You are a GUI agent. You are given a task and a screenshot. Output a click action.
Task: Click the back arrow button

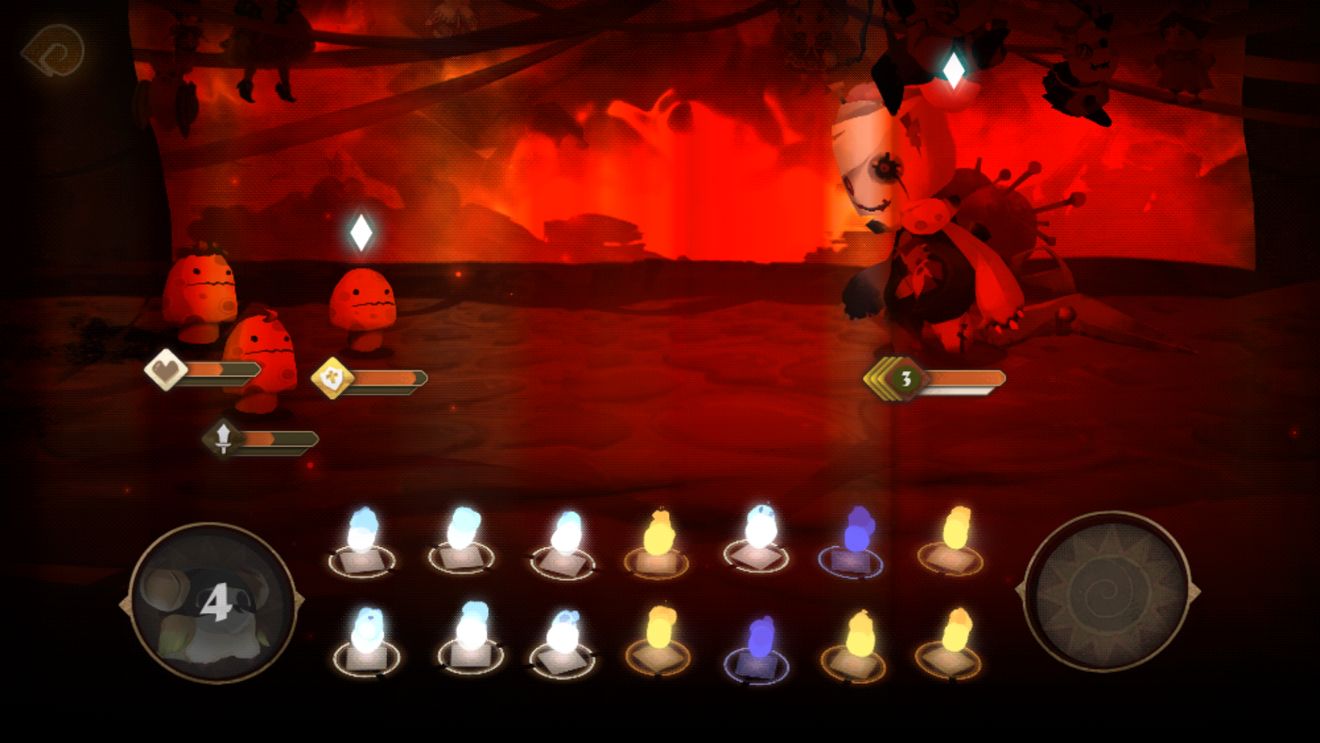52,49
